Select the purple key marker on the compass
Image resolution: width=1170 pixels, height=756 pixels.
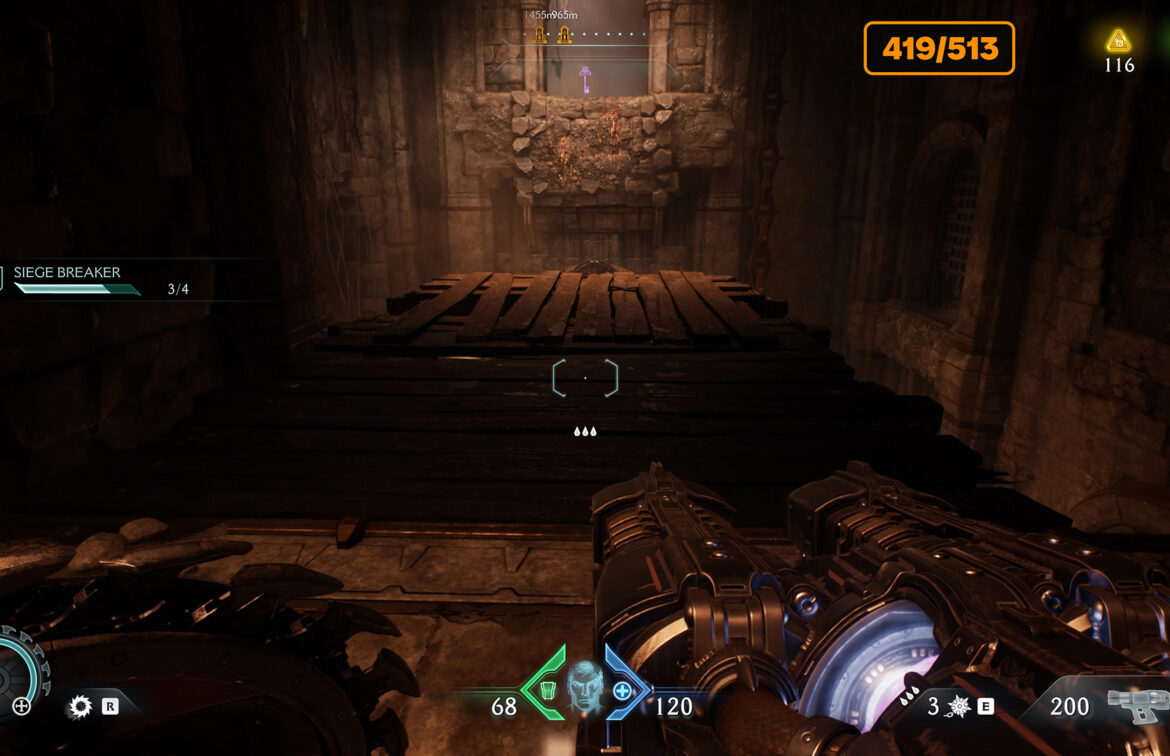[x=585, y=78]
